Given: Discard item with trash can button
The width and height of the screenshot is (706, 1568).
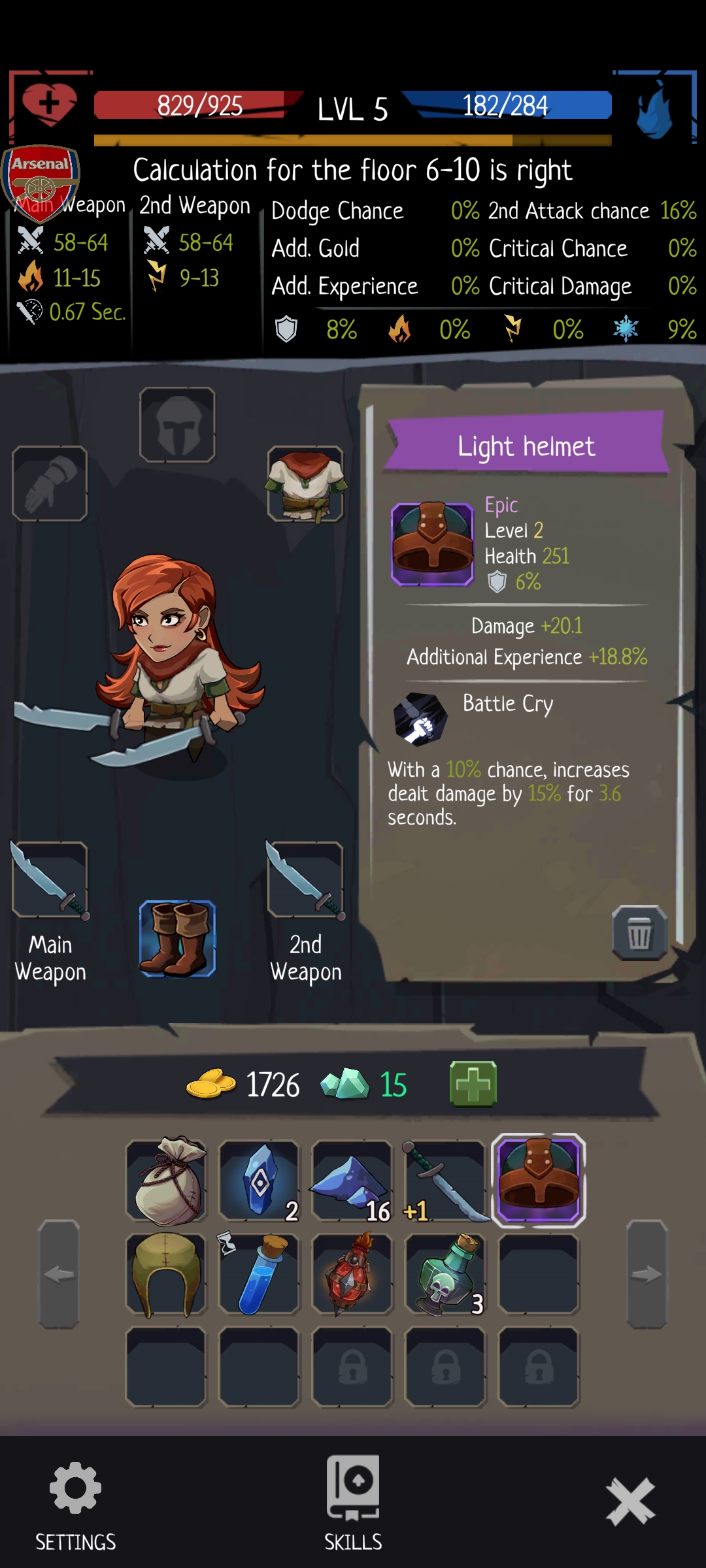Looking at the screenshot, I should pos(639,932).
